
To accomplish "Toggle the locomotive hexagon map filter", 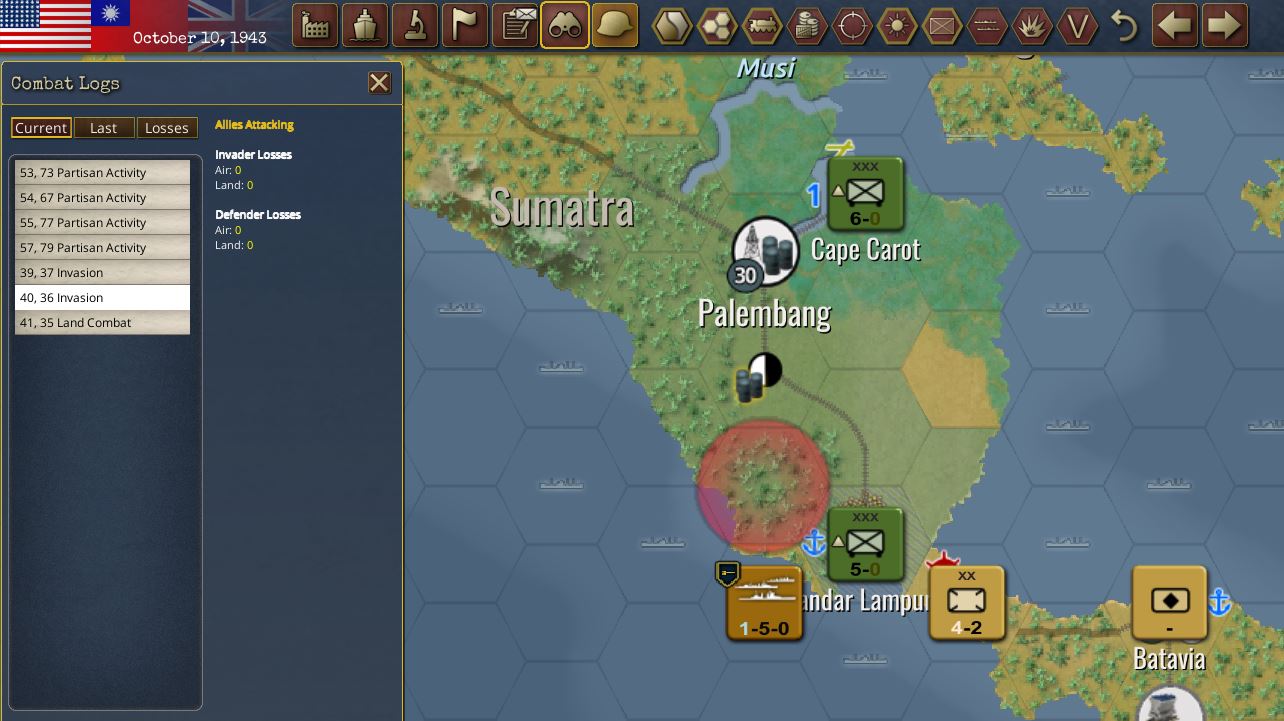I will (x=763, y=26).
